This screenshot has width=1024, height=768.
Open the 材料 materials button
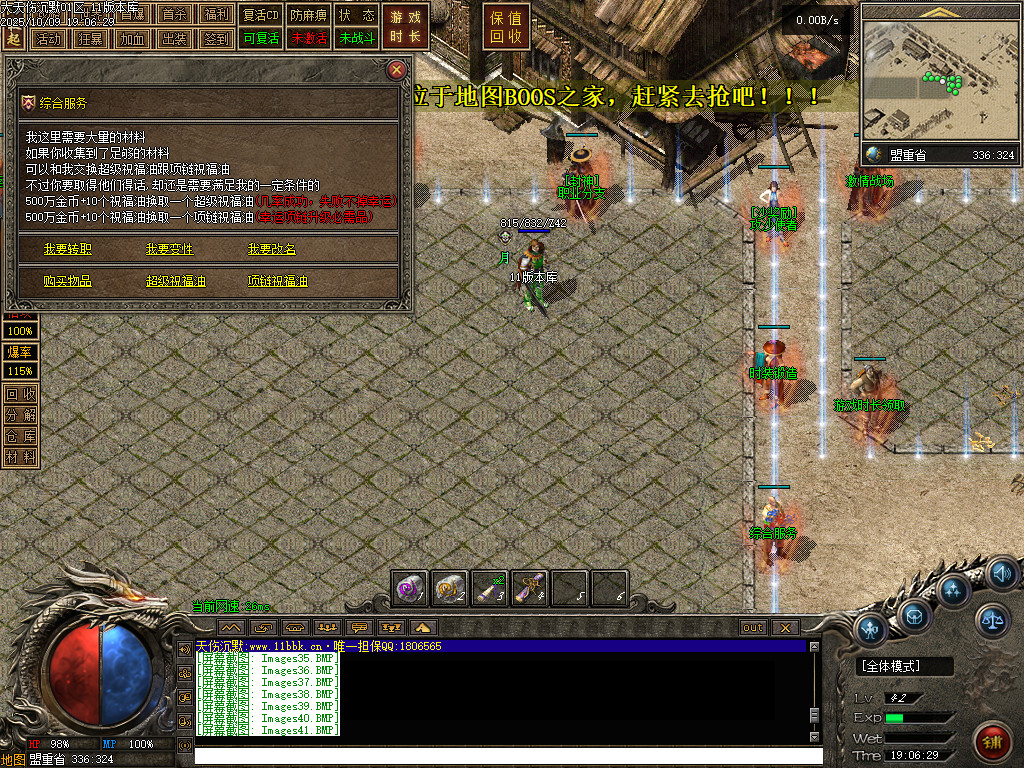click(20, 457)
